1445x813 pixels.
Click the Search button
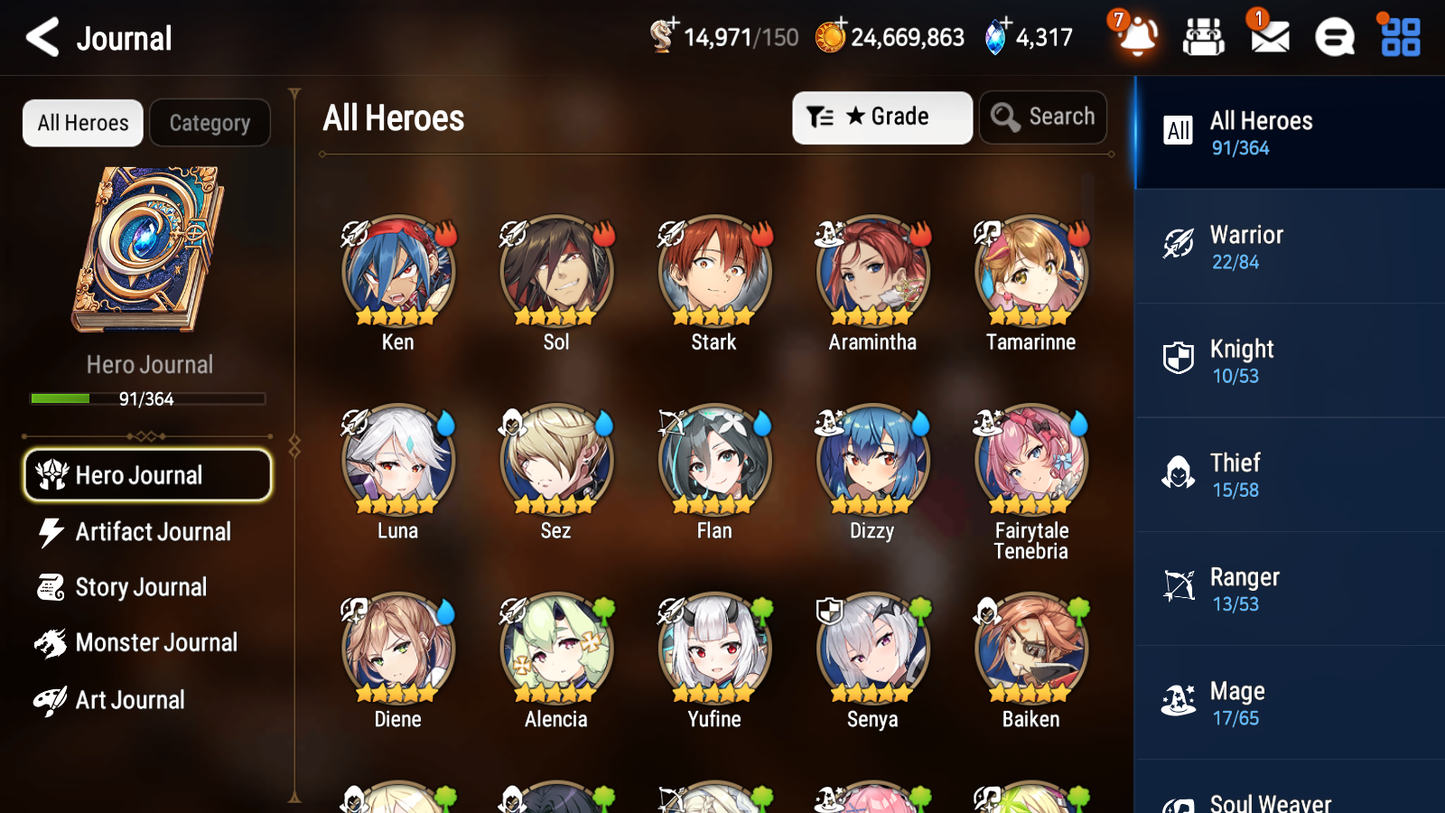tap(1043, 116)
